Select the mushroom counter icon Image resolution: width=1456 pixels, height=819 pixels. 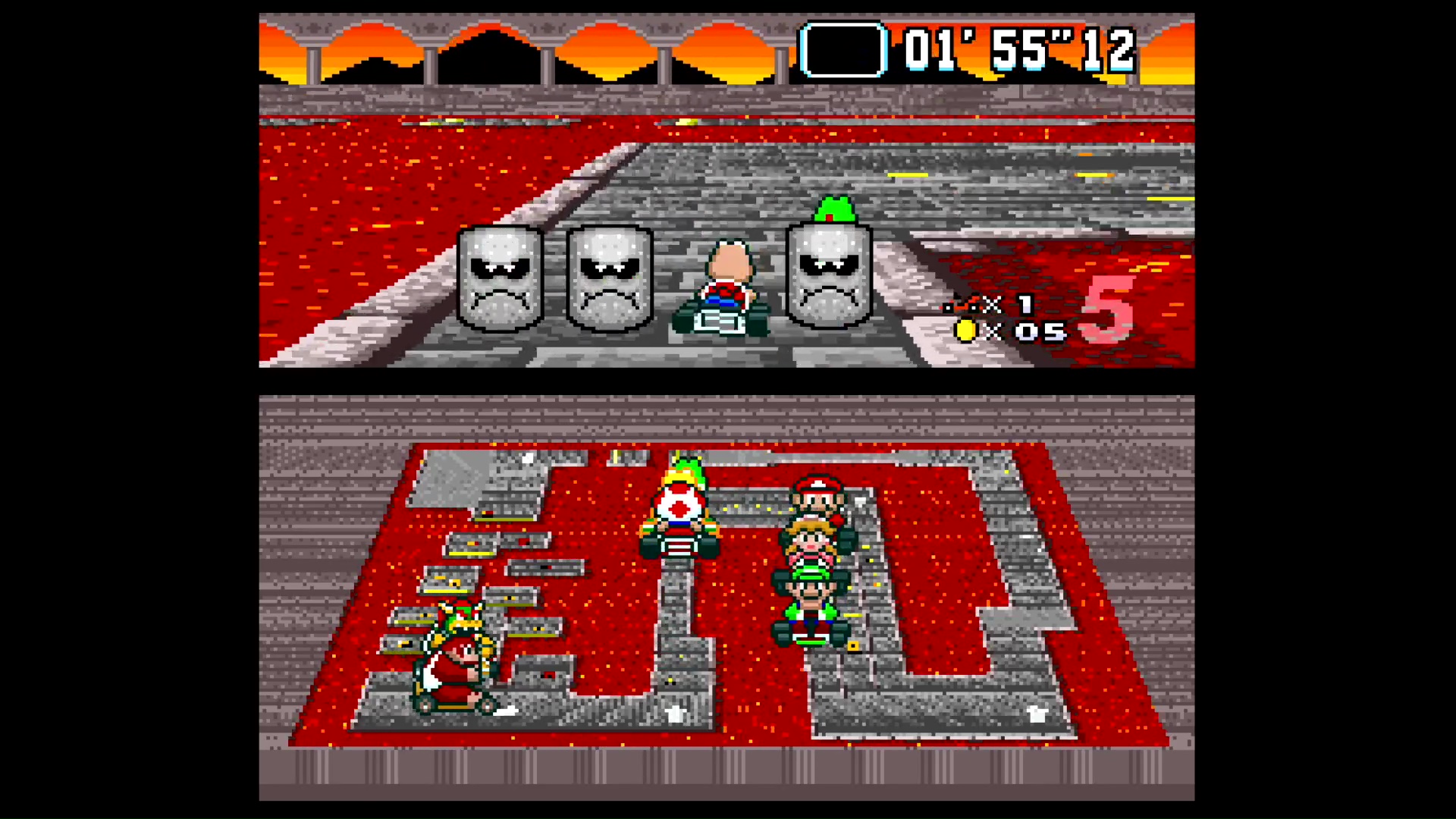963,306
